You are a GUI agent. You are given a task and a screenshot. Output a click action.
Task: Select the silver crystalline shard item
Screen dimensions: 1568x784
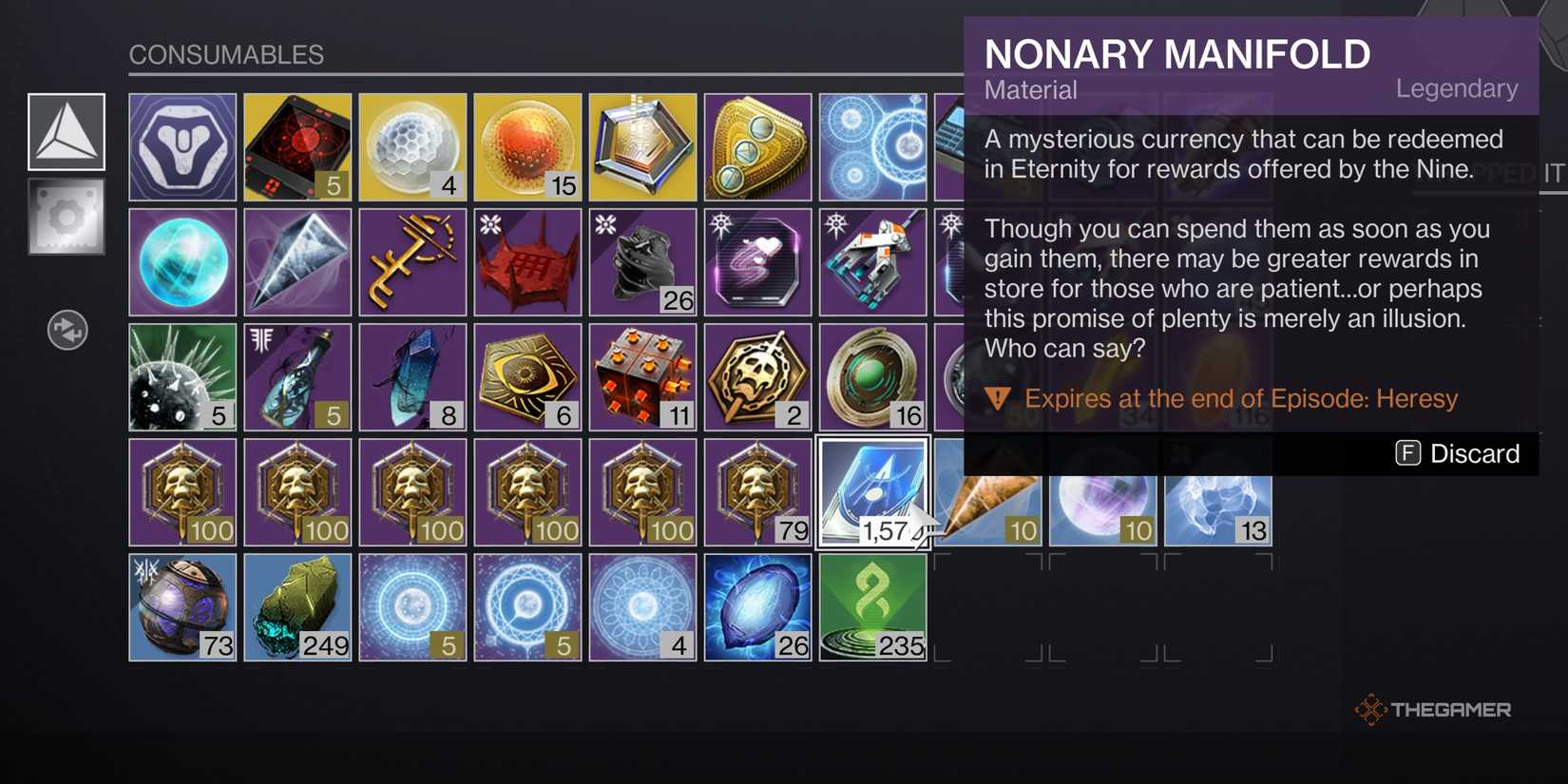point(296,260)
